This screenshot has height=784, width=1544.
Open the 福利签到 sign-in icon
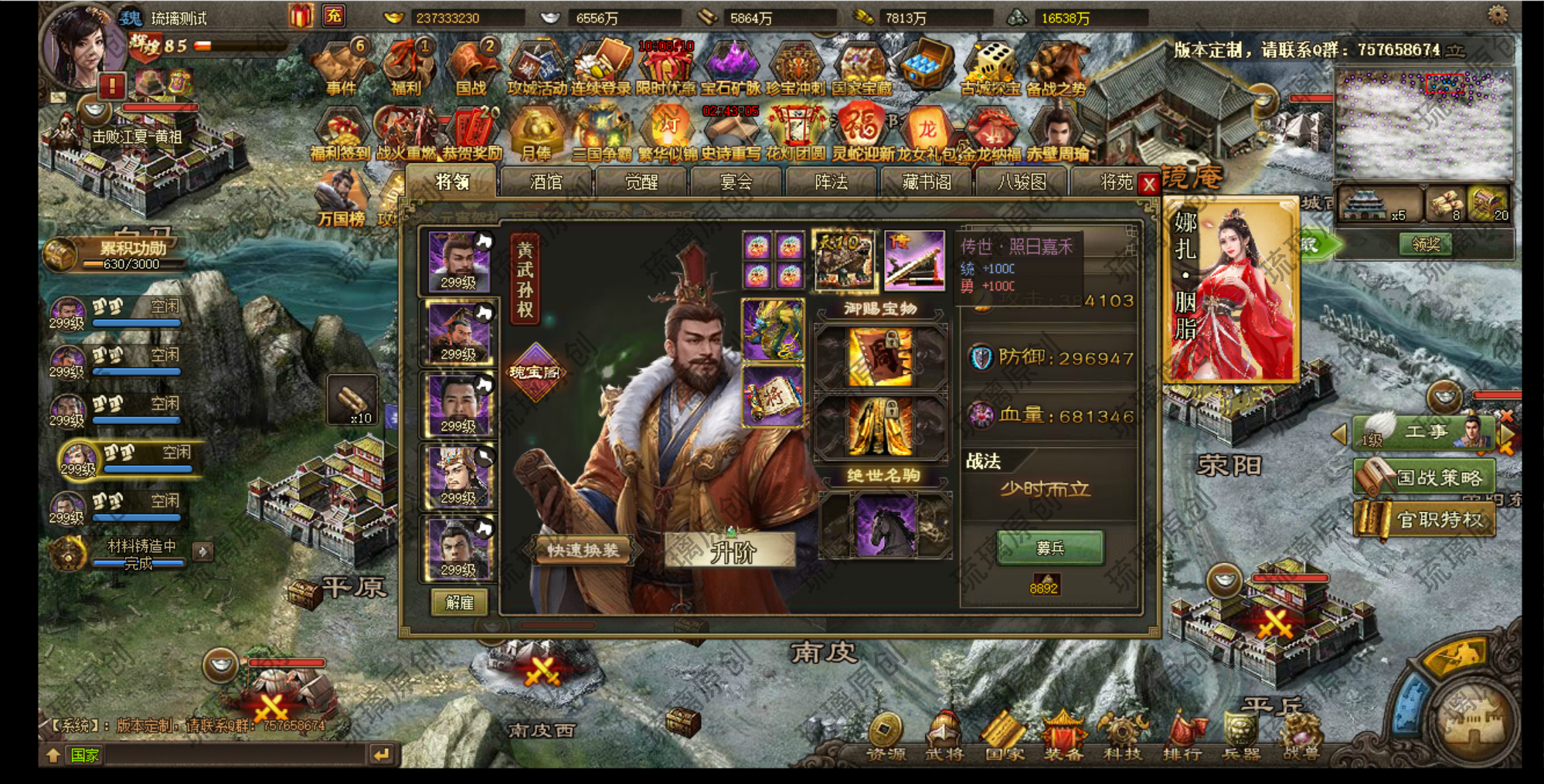point(340,137)
